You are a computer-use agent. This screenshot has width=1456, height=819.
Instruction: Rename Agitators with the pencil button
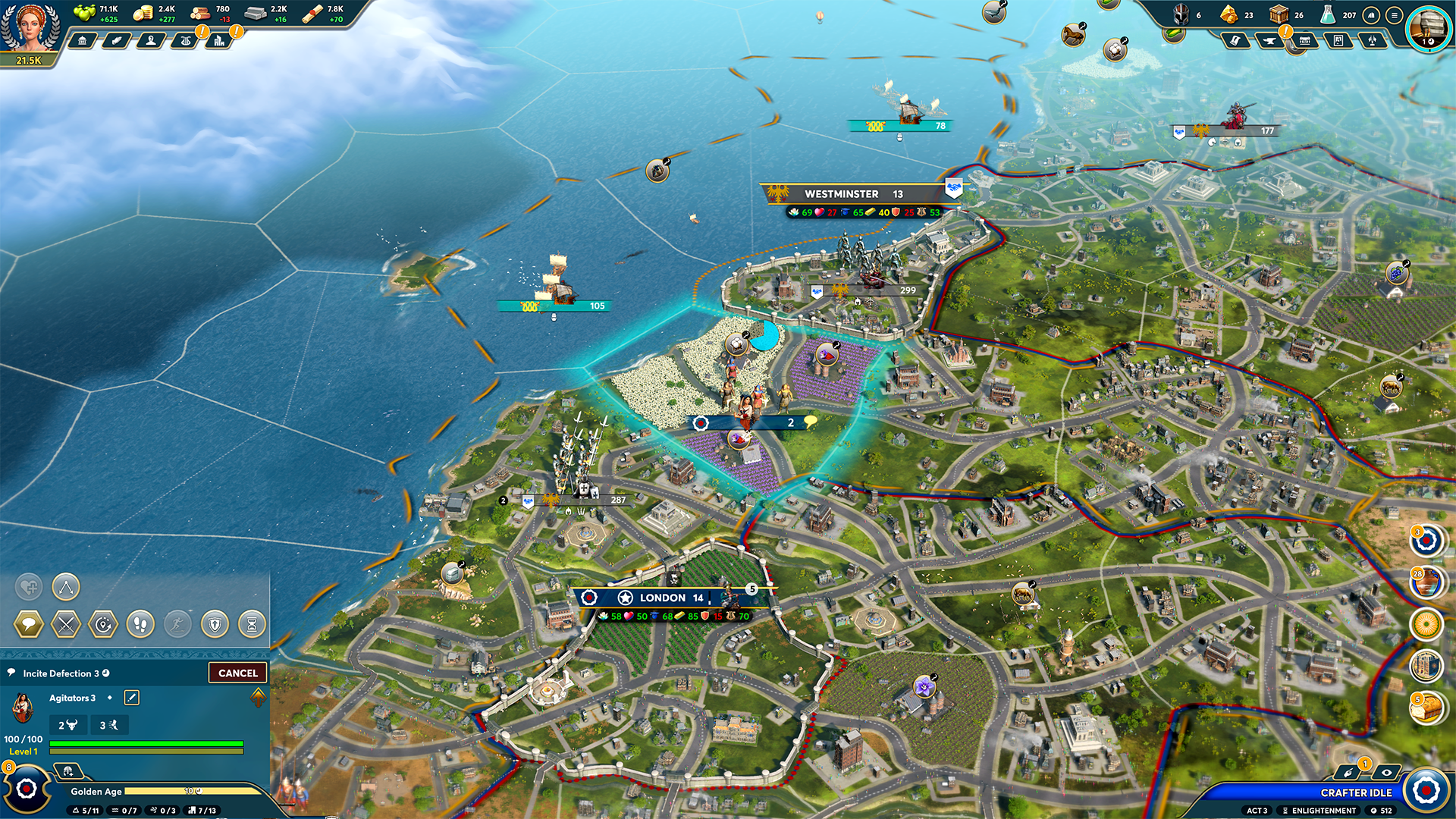131,698
